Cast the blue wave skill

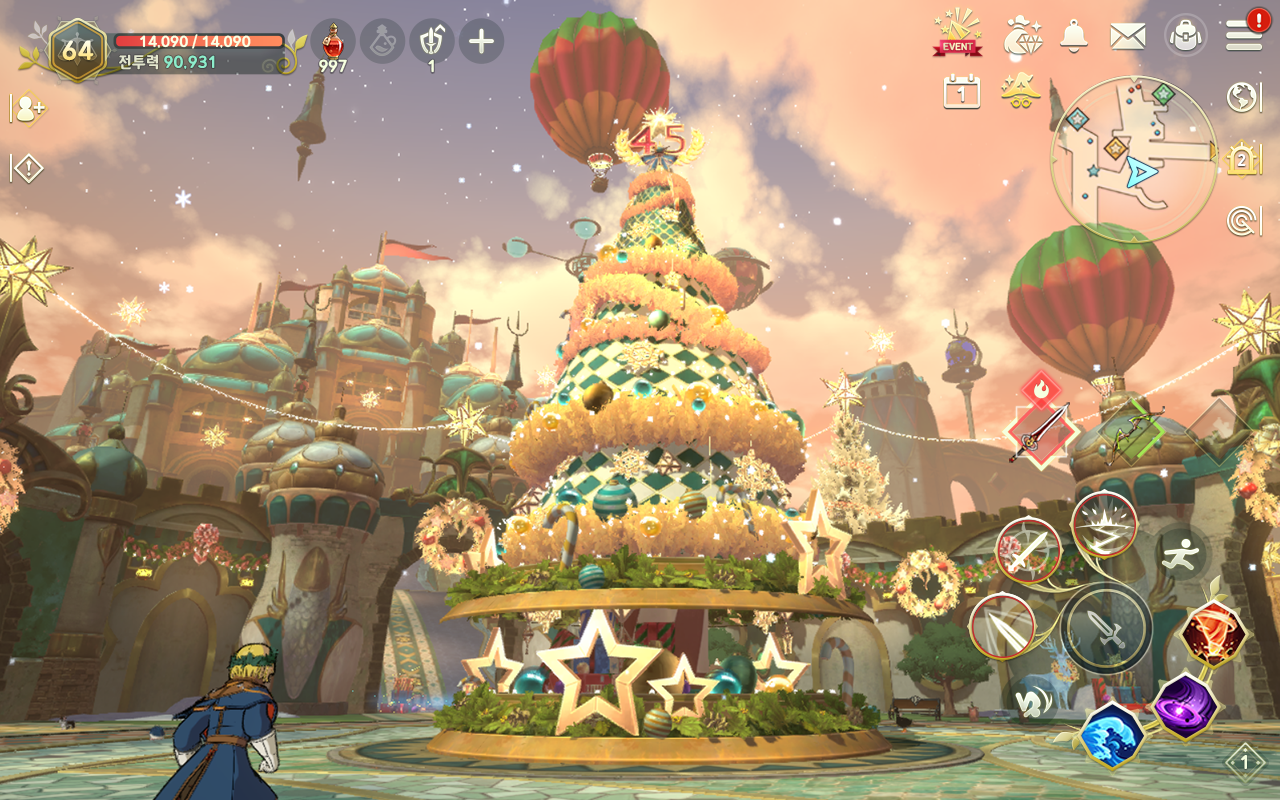[1112, 734]
